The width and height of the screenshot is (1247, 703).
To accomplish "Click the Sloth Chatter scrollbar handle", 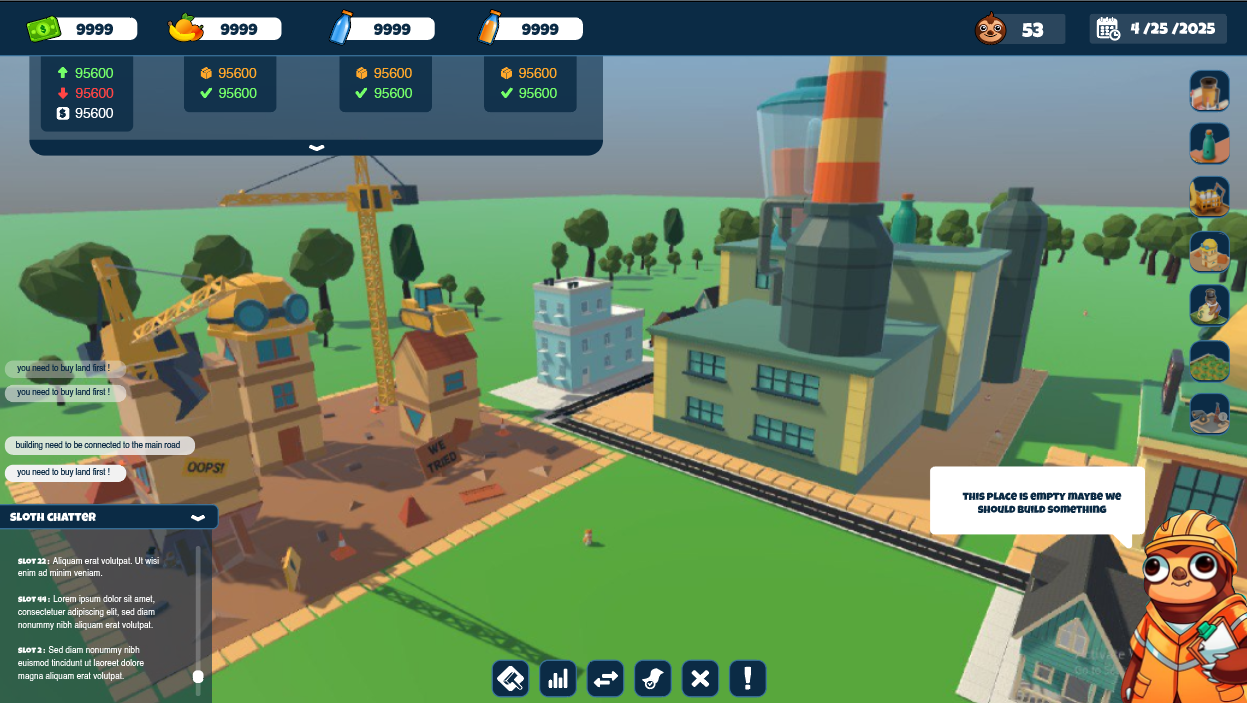I will (198, 677).
